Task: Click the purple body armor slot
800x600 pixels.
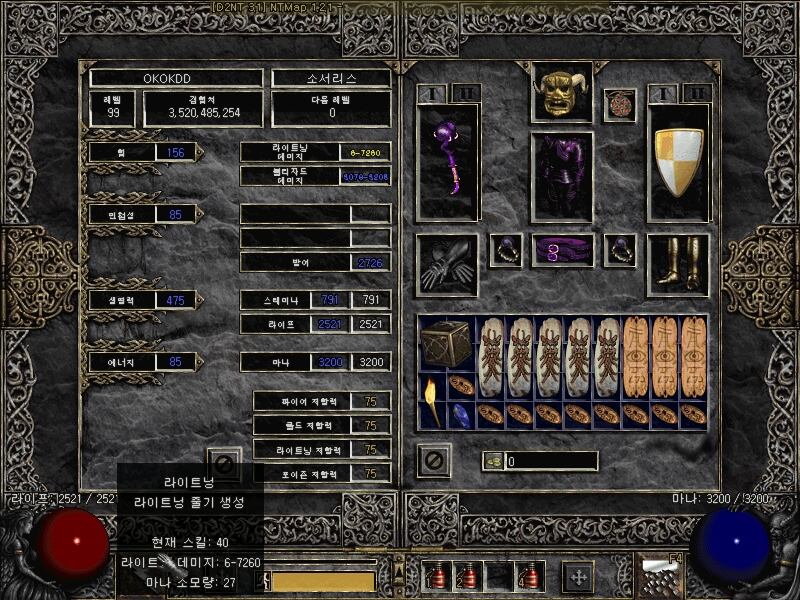Action: 562,176
